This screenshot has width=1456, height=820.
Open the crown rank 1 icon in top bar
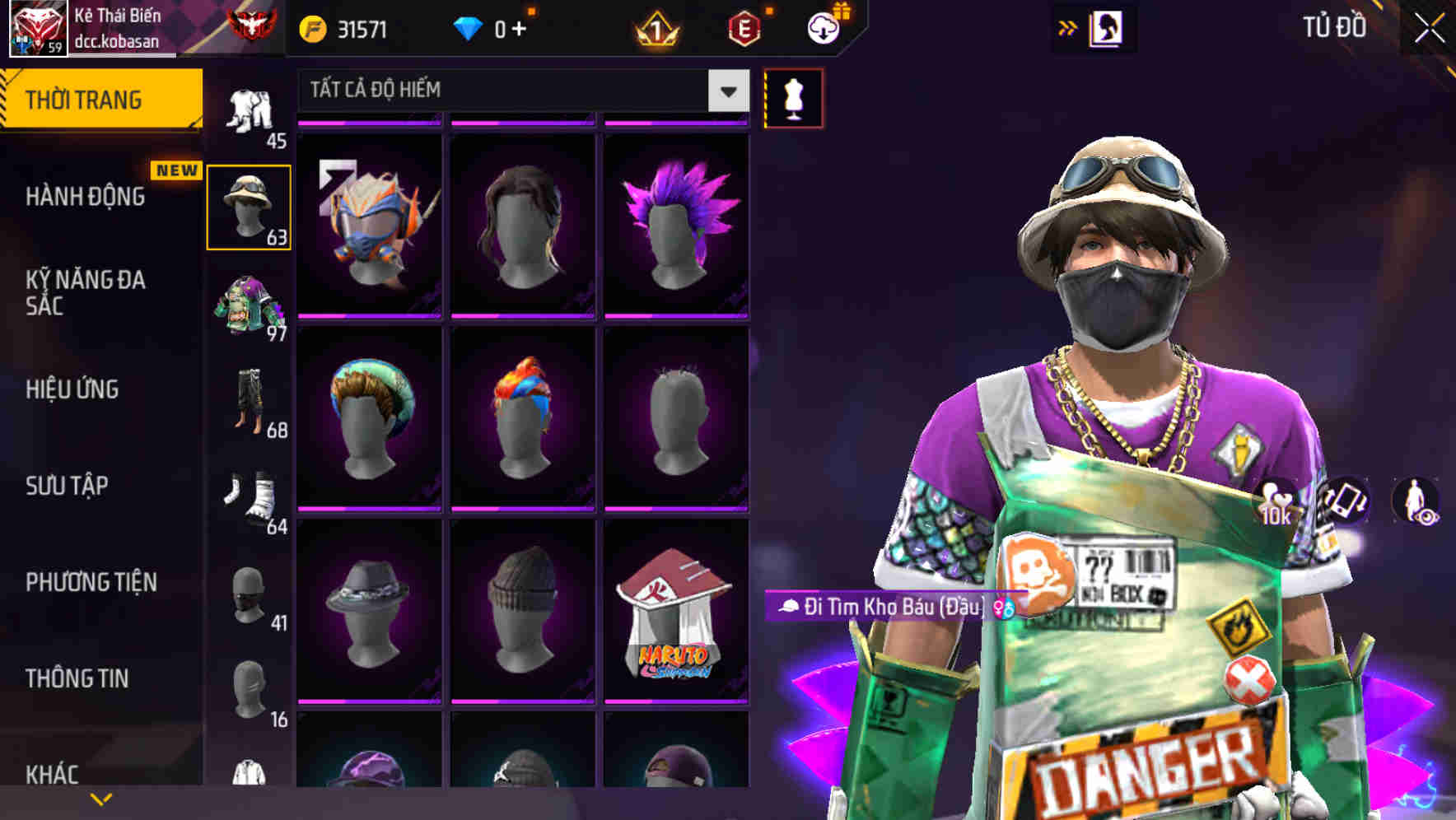point(656,27)
